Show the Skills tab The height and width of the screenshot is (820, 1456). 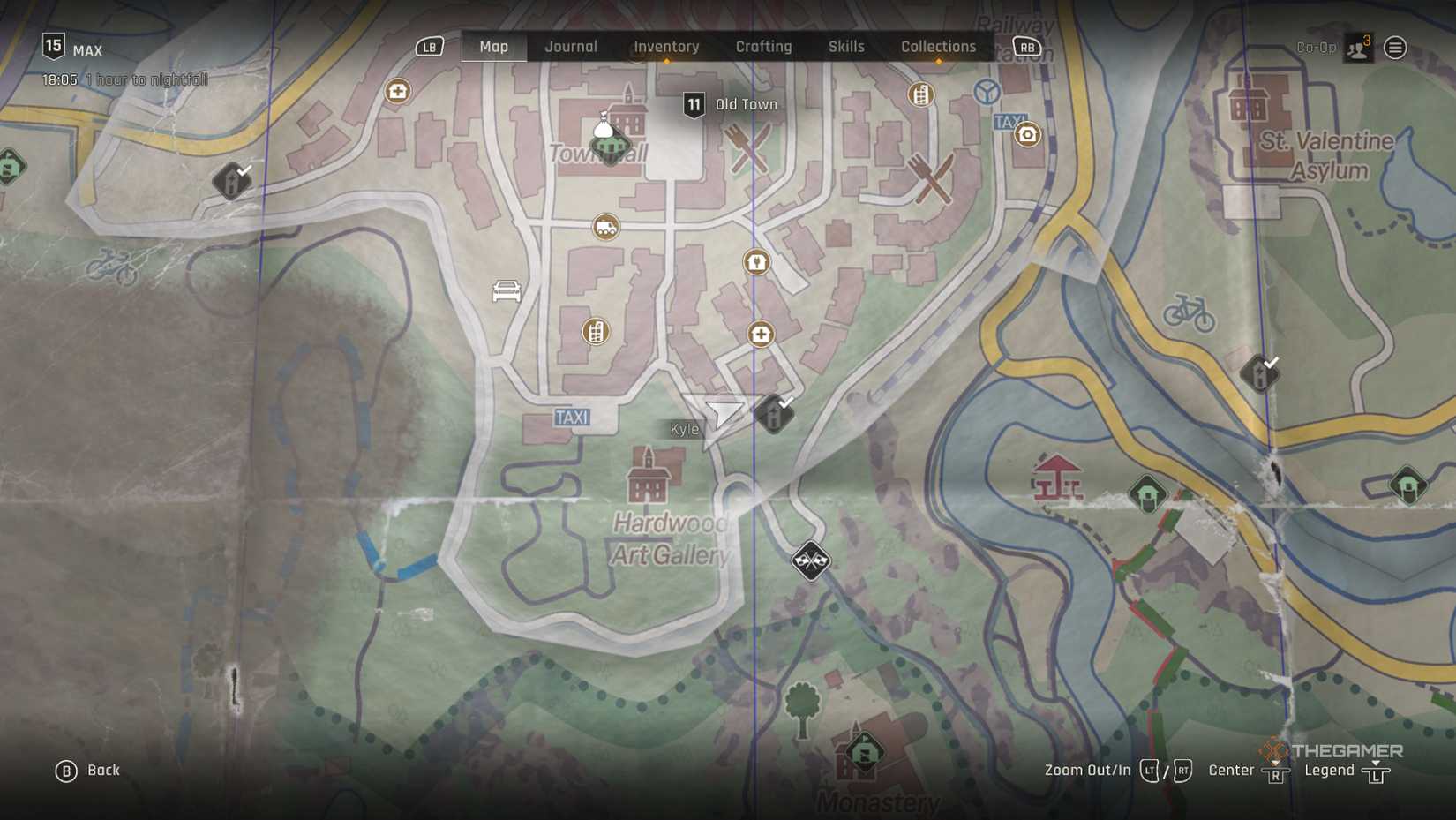tap(845, 47)
